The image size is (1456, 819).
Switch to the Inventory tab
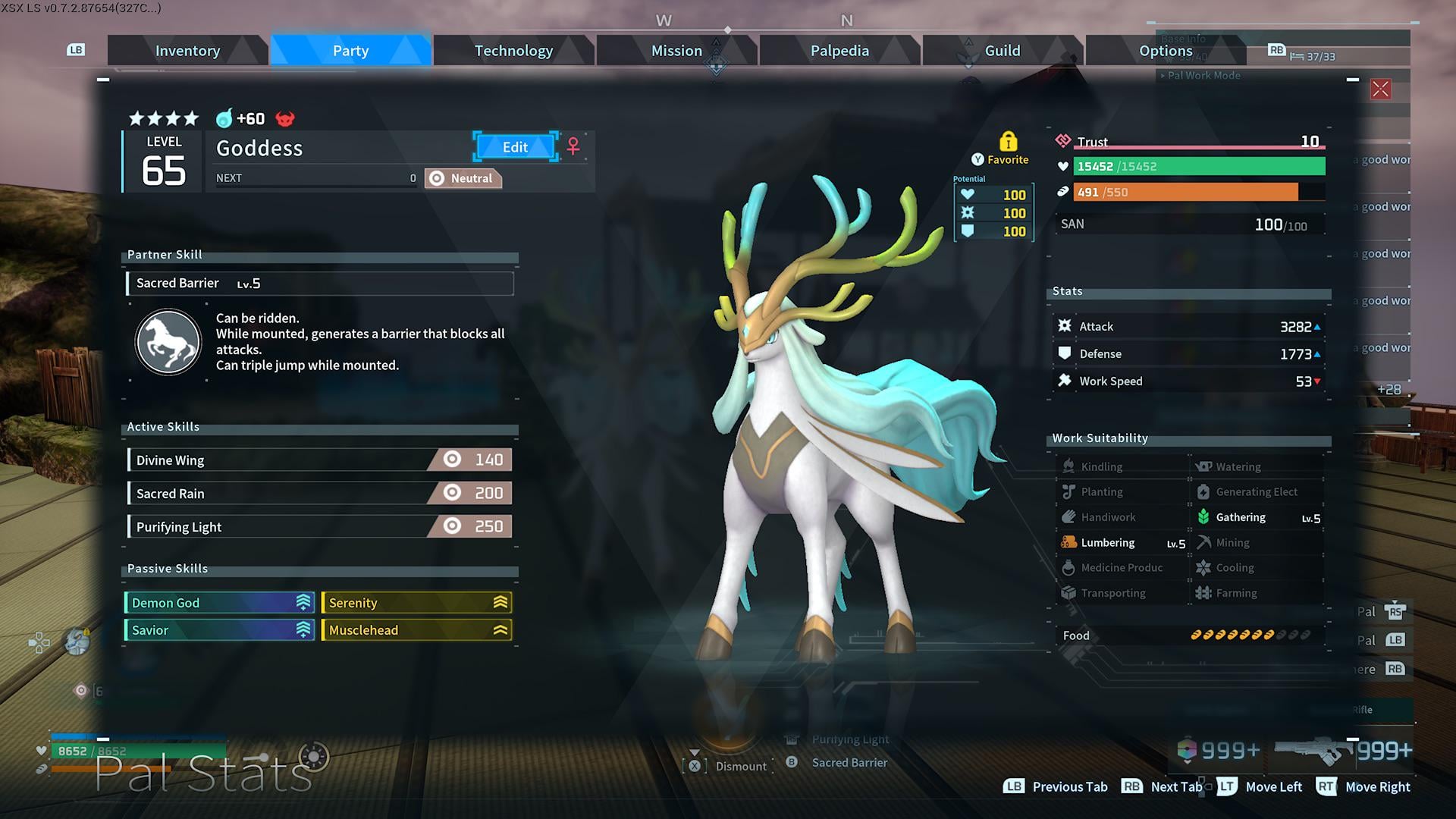[187, 51]
